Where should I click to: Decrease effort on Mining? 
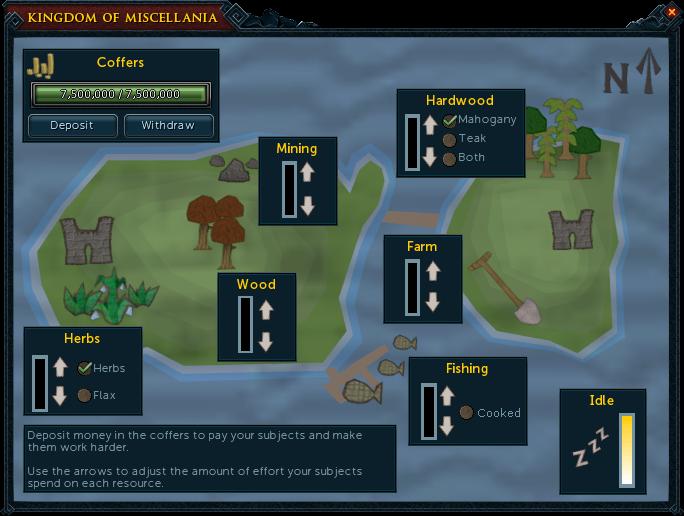coord(308,205)
